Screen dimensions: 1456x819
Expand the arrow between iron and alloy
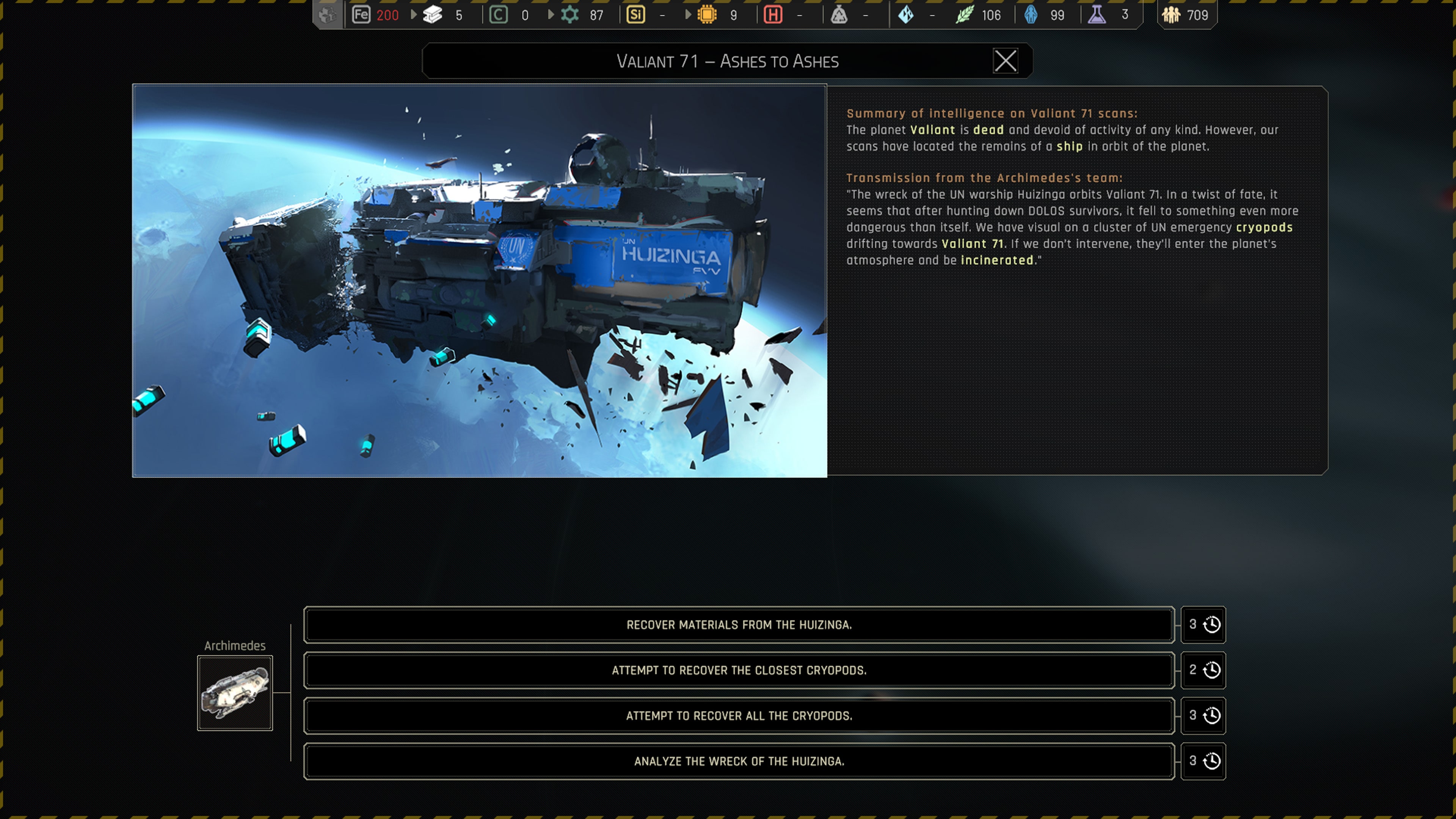coord(413,15)
